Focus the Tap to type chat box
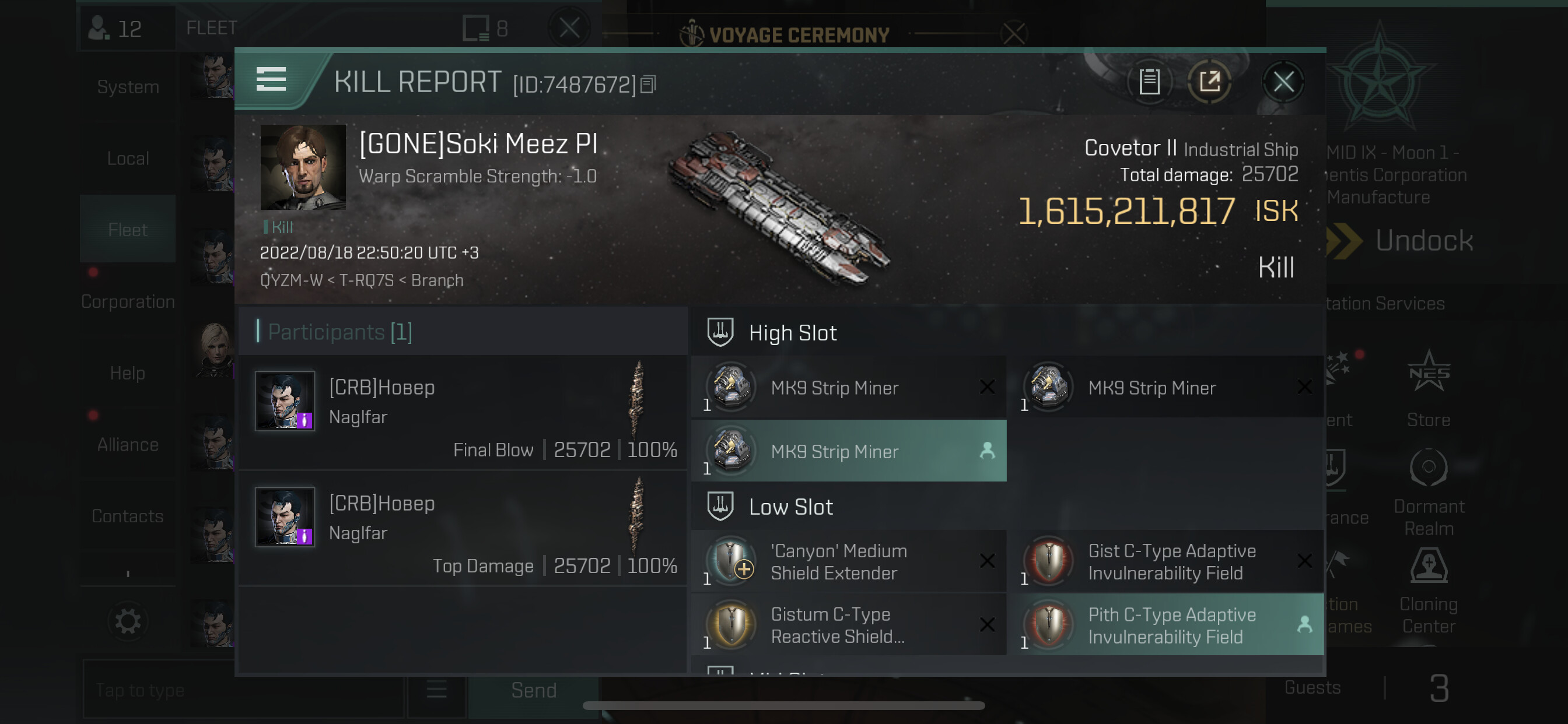The image size is (1568, 724). [243, 690]
